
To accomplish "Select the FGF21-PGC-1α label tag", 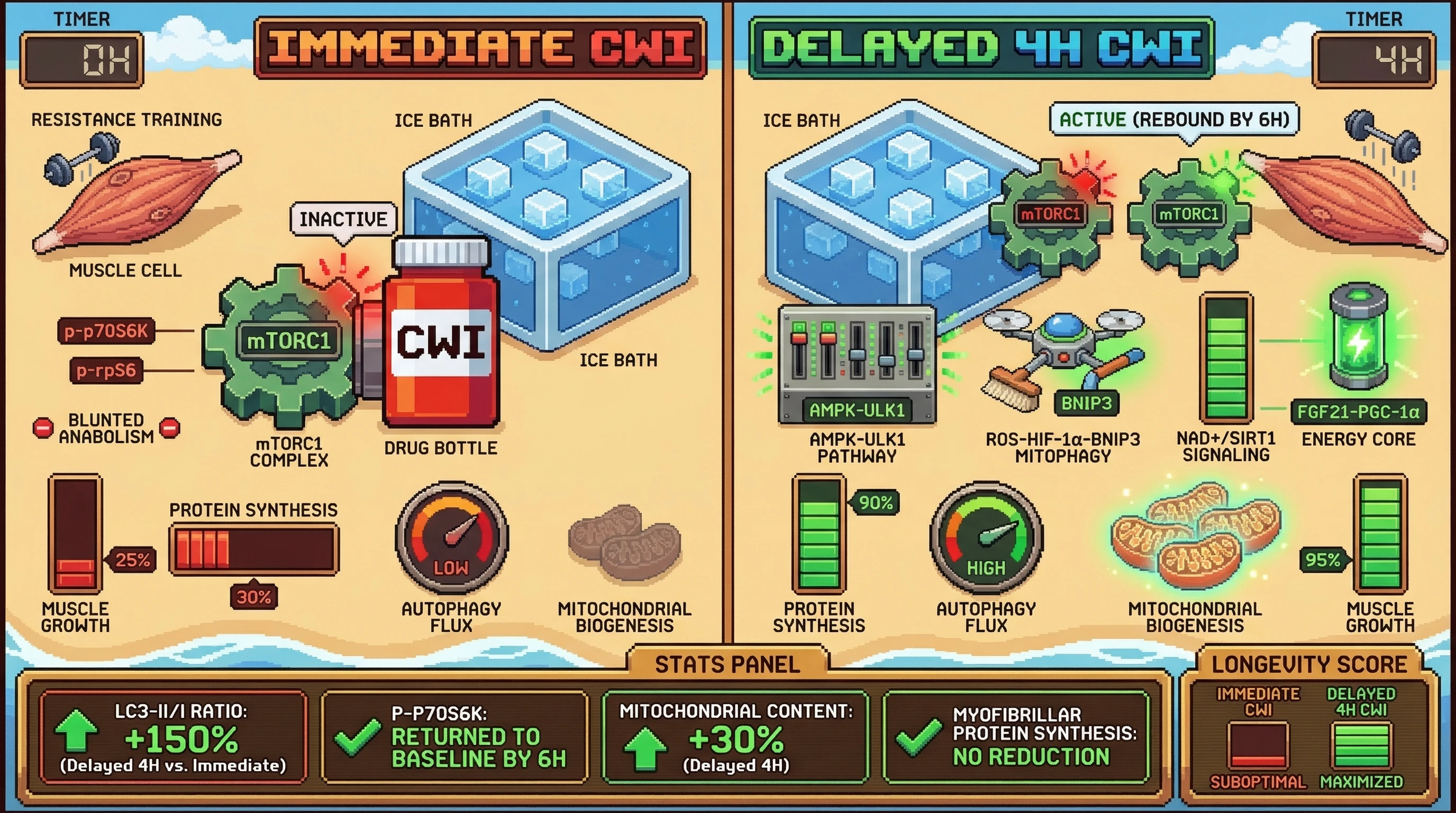I will click(x=1358, y=411).
